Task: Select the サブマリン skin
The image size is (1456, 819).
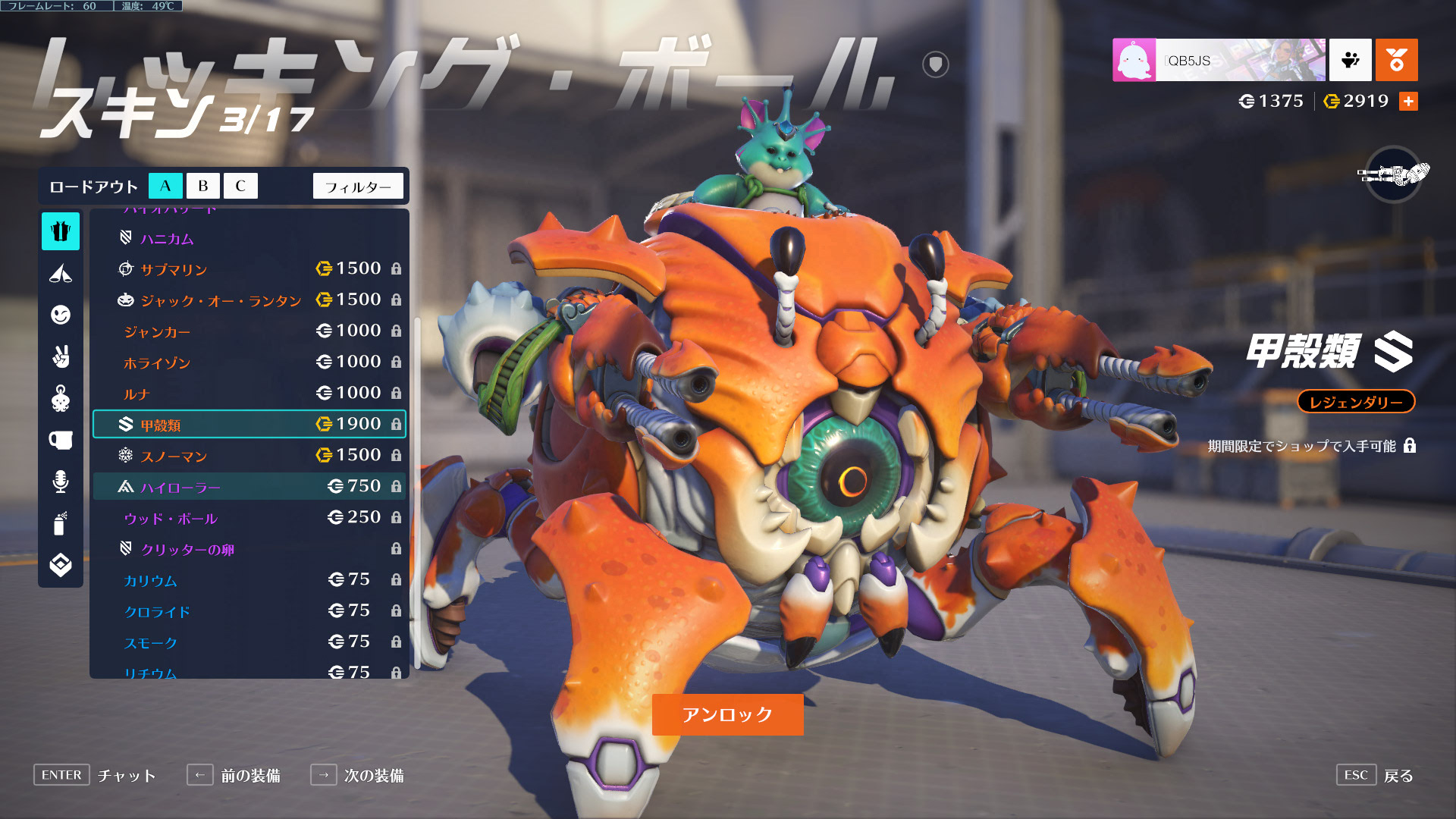Action: coord(249,269)
